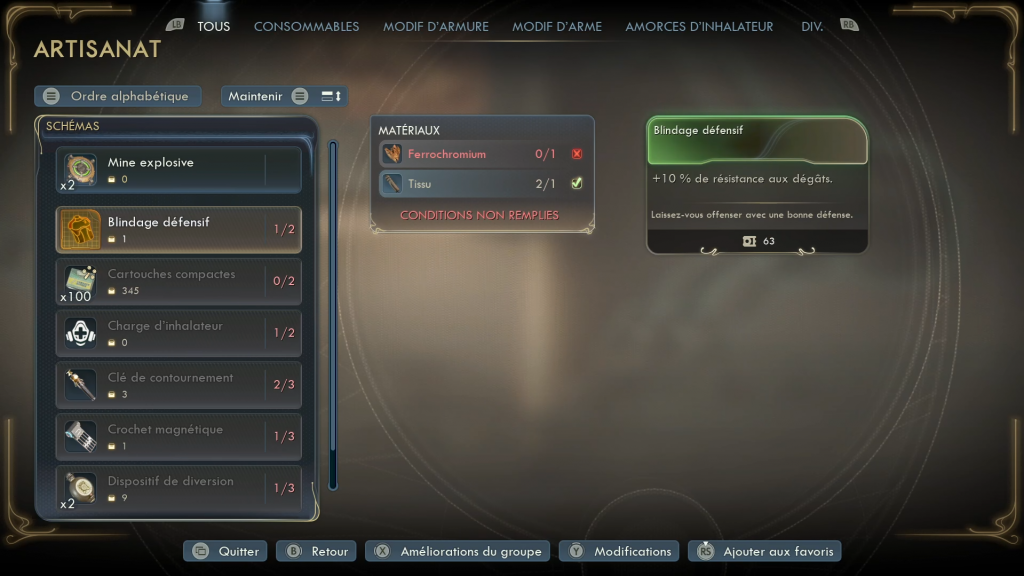Select the Clé de contournement schematic
Image resolution: width=1024 pixels, height=576 pixels.
[178, 386]
